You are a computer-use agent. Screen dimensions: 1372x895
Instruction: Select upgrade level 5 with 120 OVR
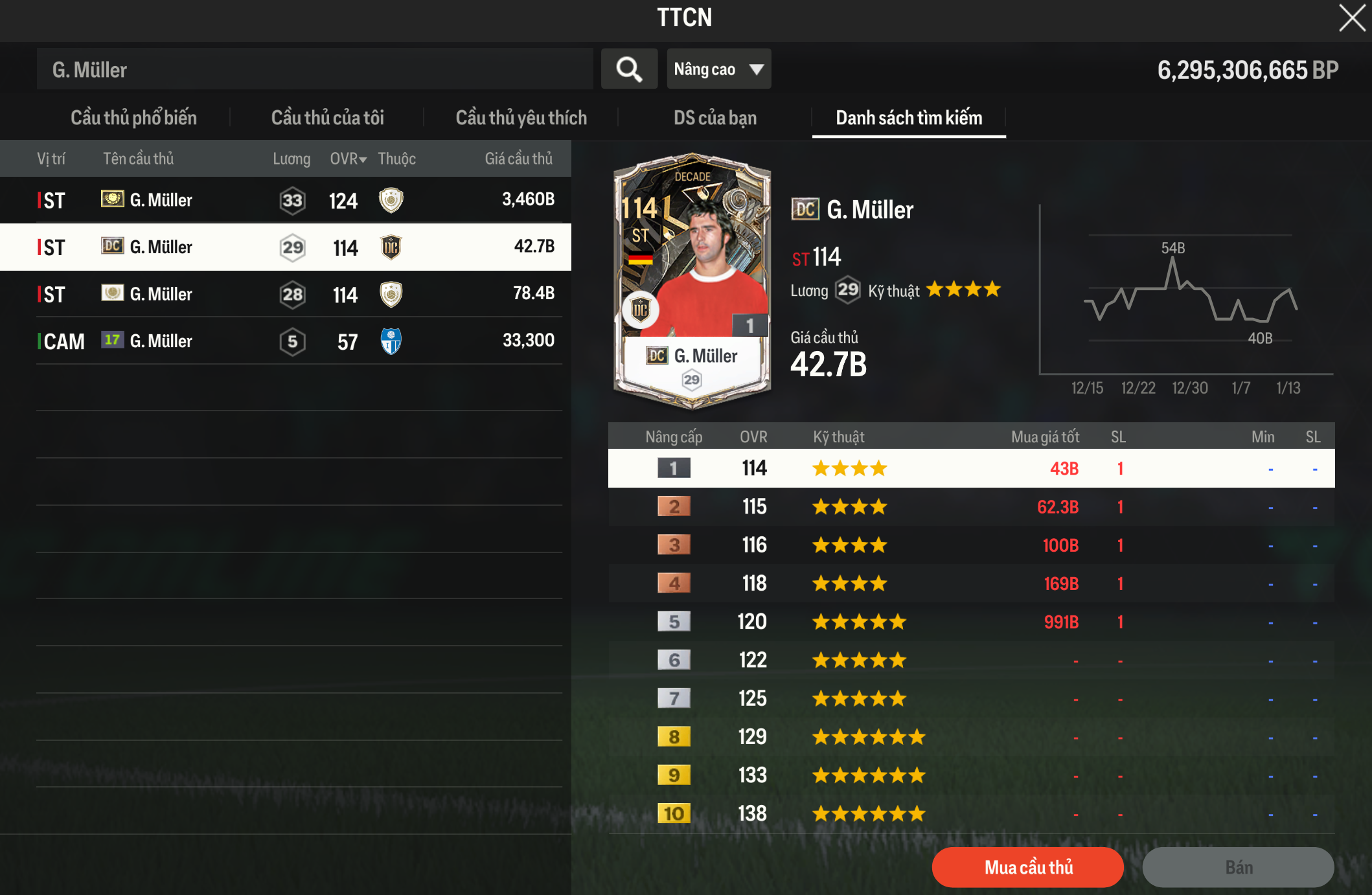[x=970, y=622]
